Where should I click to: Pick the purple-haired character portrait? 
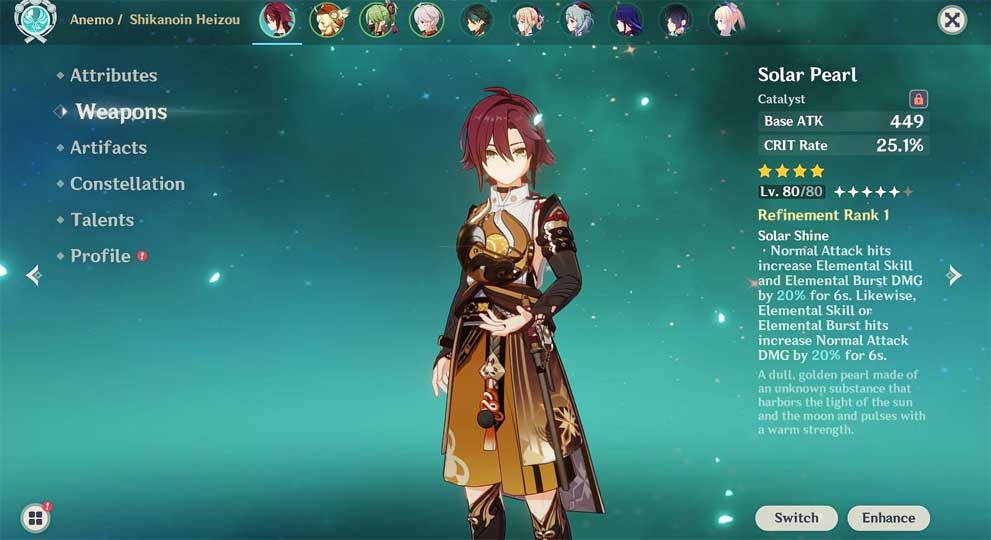(x=627, y=20)
